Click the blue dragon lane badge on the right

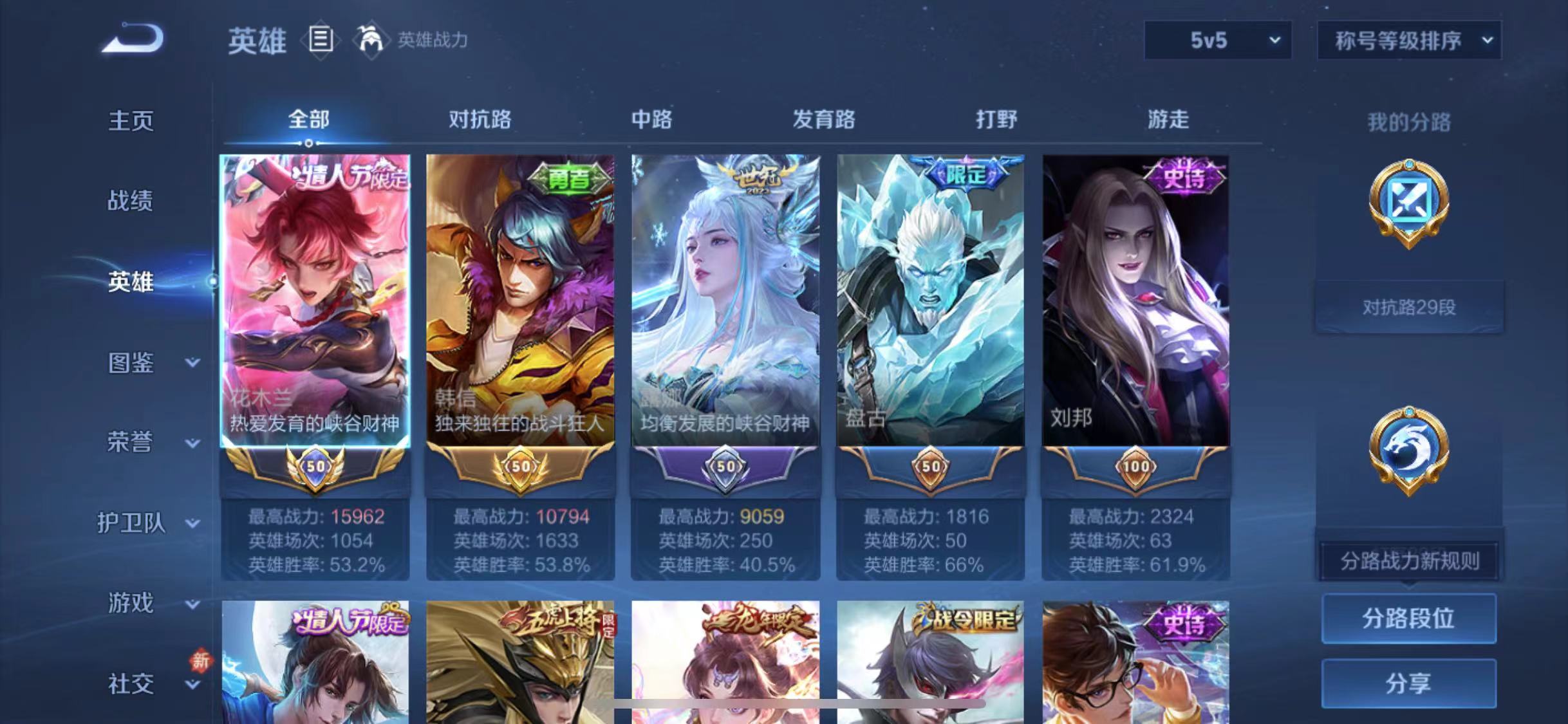[x=1410, y=450]
